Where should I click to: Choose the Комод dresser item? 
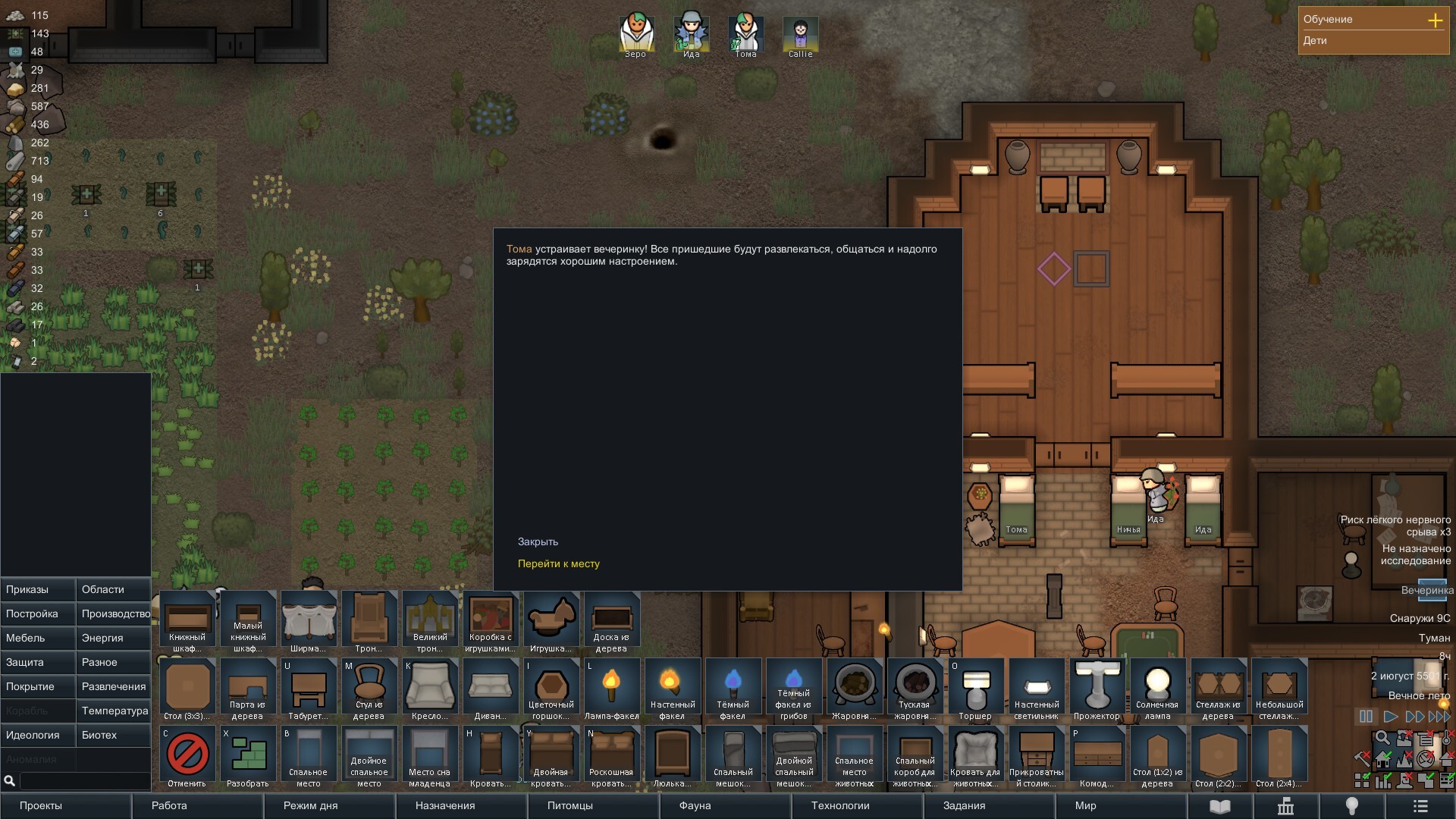click(x=1097, y=756)
